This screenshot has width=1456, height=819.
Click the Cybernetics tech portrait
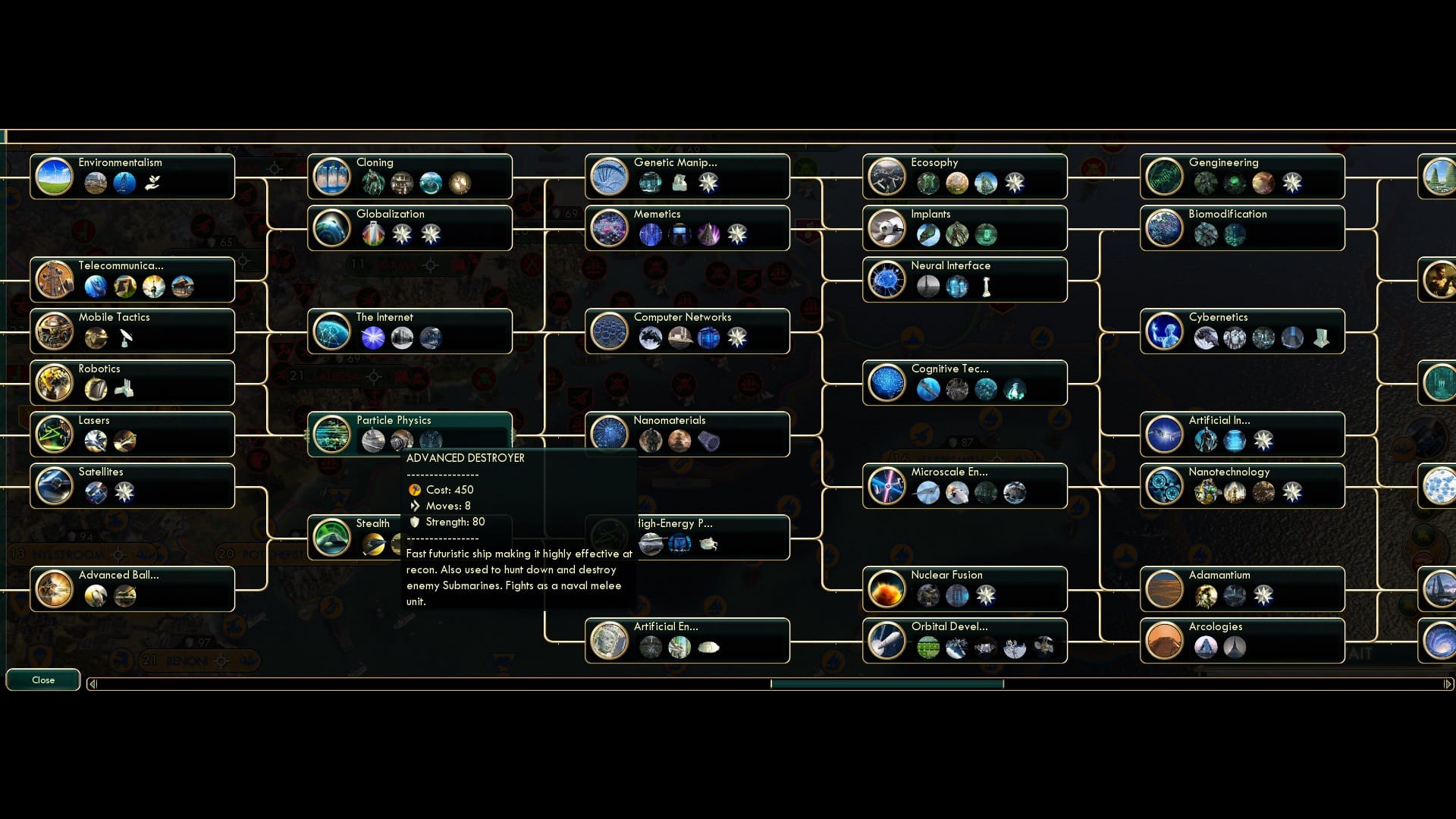(1166, 331)
